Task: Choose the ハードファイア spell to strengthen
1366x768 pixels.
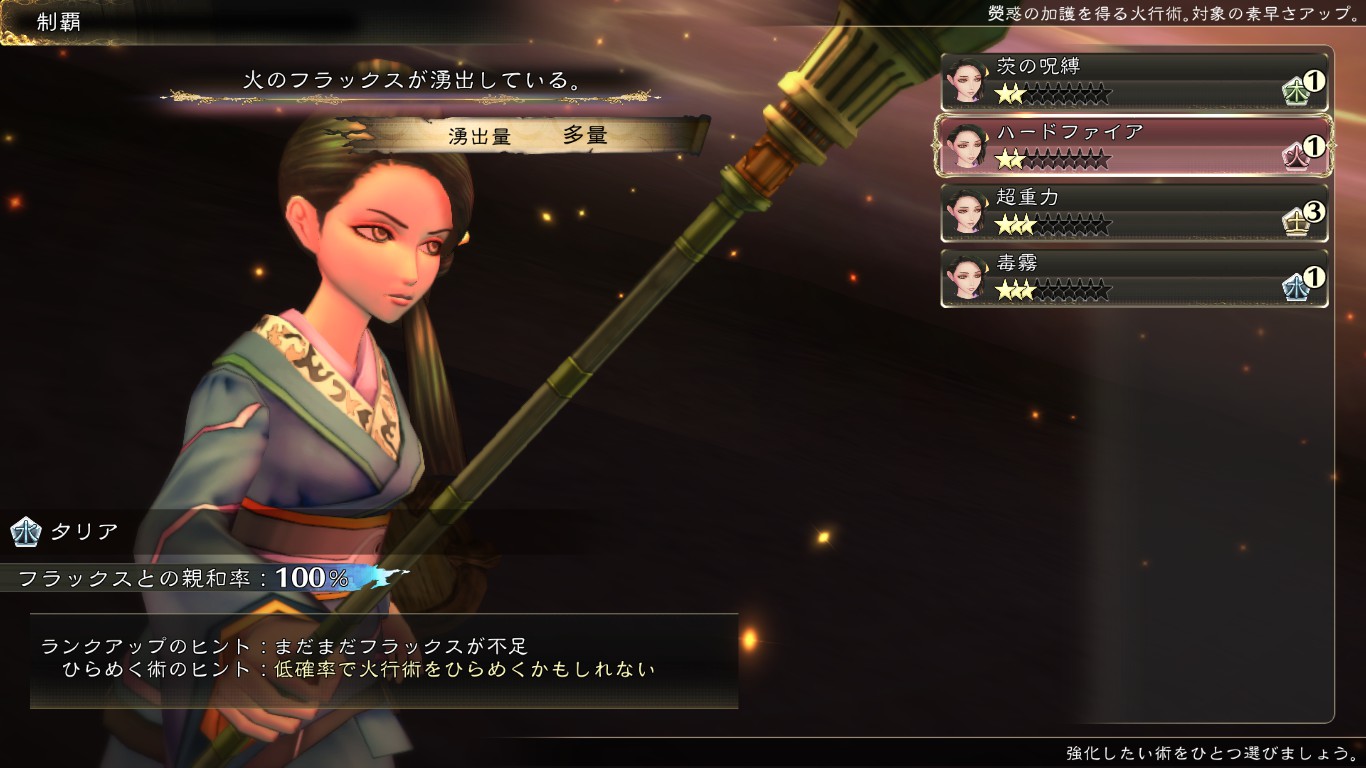Action: 1134,146
